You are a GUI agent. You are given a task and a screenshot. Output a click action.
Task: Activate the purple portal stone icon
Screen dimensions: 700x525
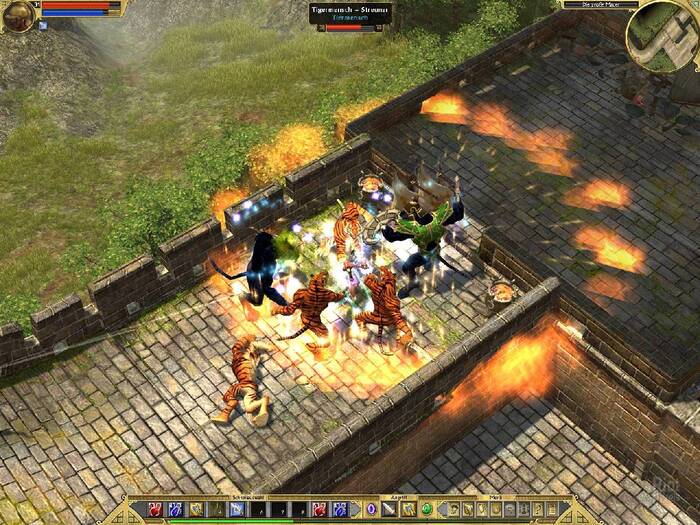[371, 509]
